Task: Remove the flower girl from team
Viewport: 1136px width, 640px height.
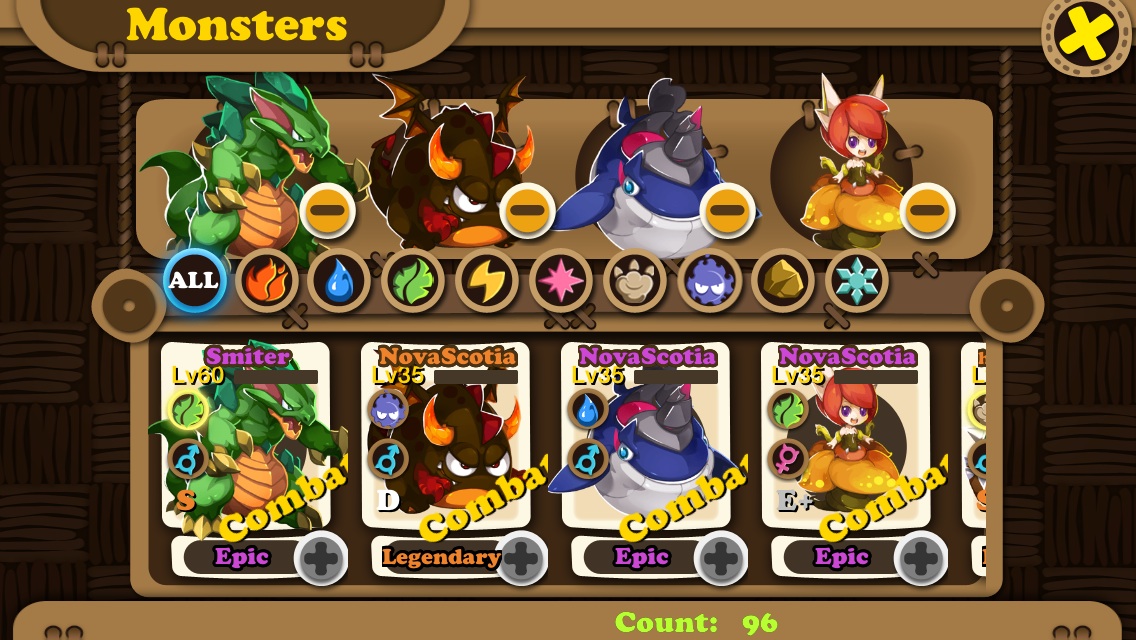Action: (927, 210)
